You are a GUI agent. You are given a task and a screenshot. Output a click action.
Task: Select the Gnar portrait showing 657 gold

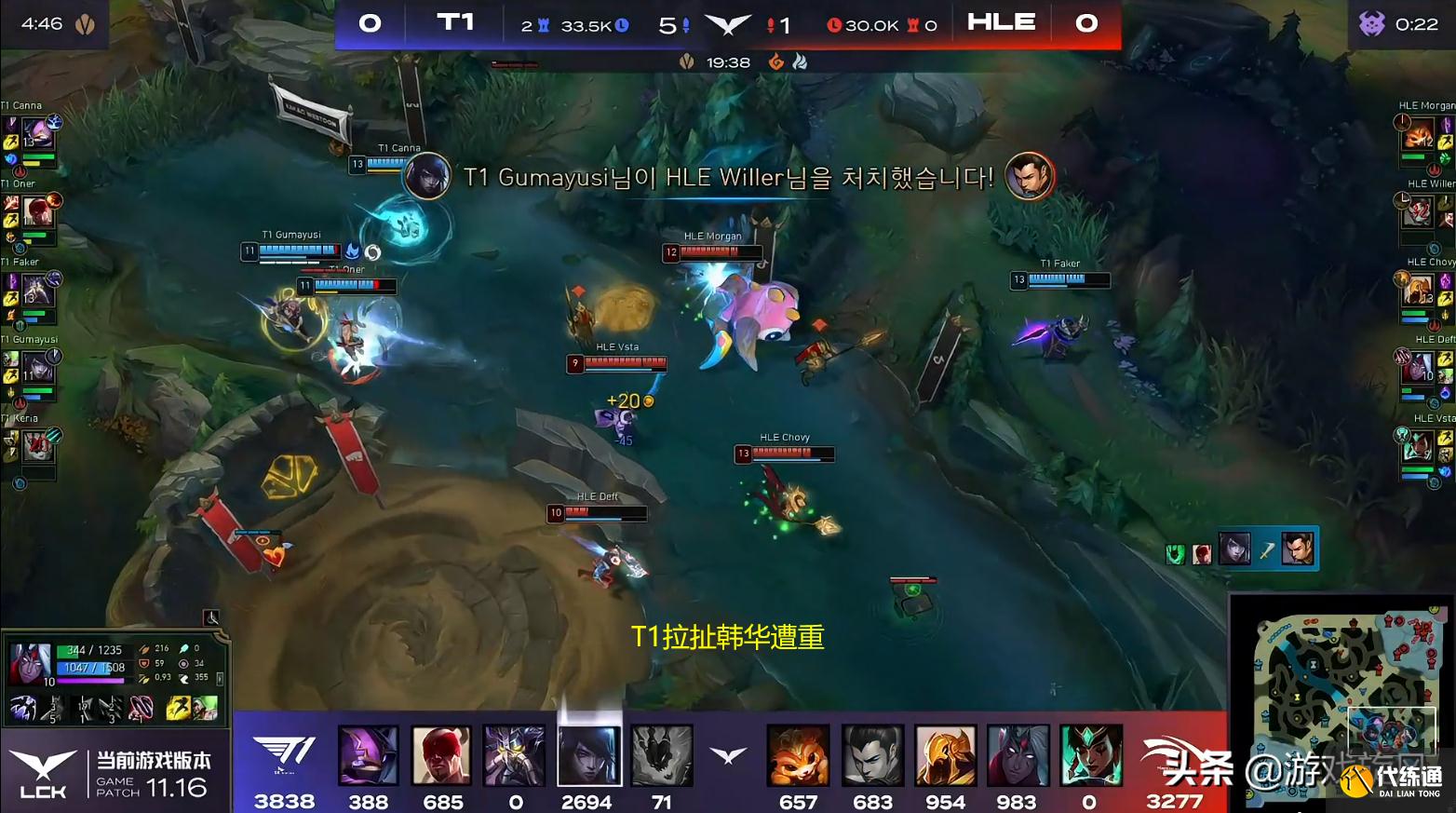click(798, 756)
